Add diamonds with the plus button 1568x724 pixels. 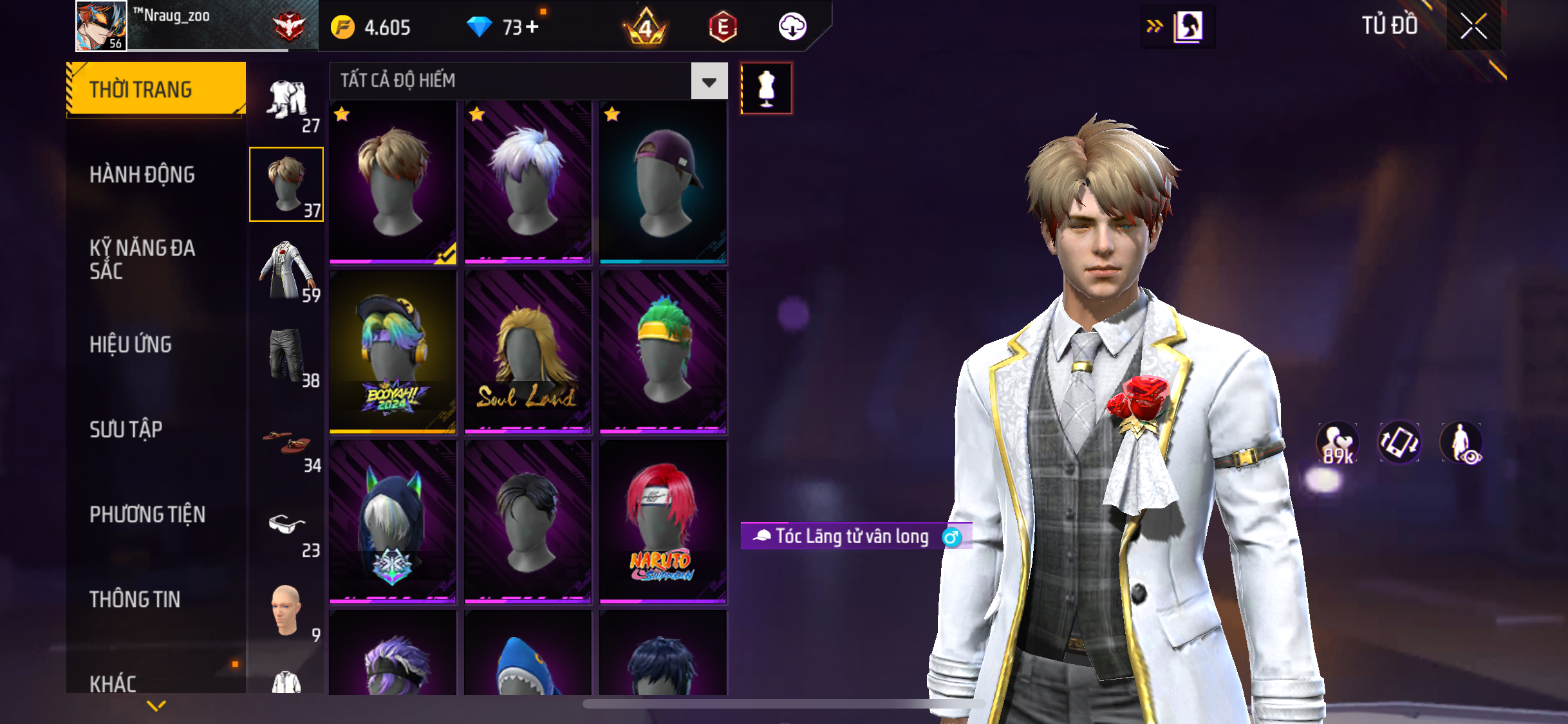point(532,27)
